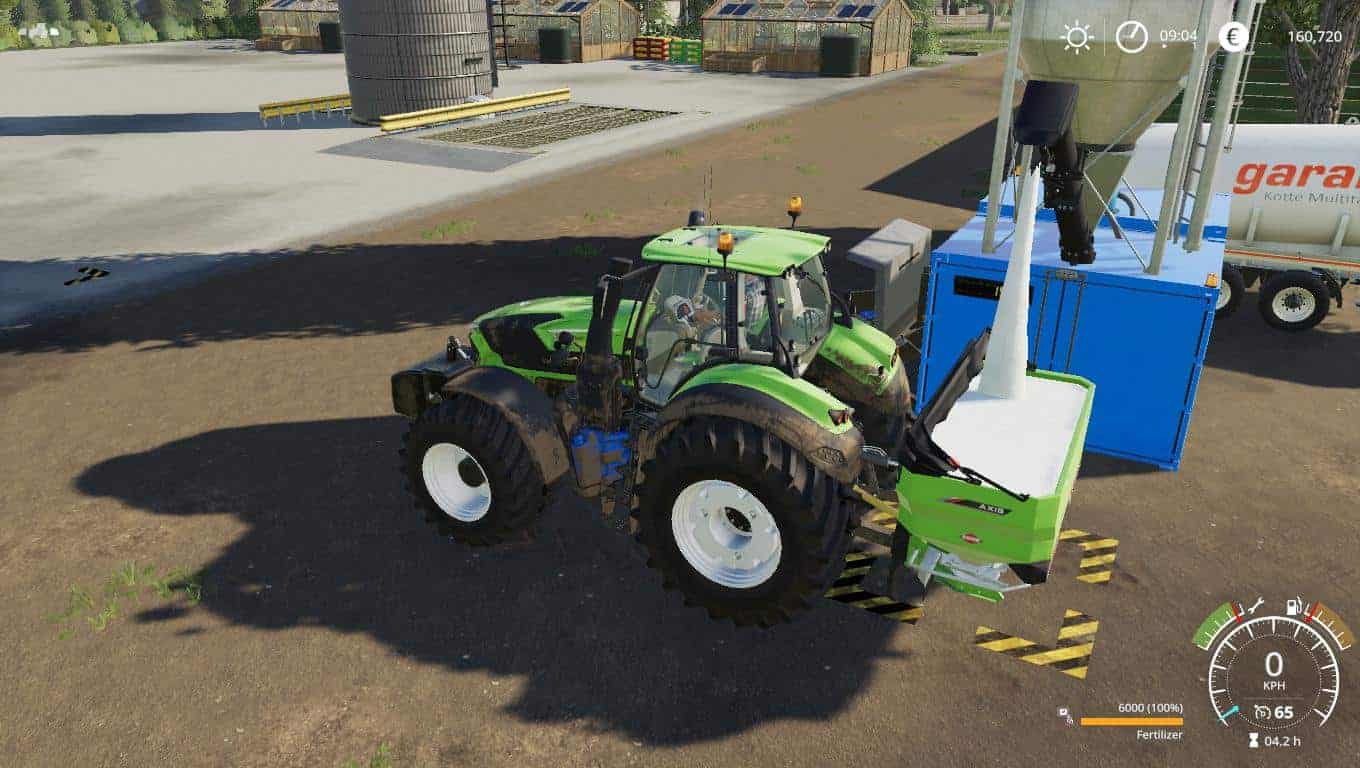This screenshot has width=1360, height=768.
Task: Click the blue cruise marker on the speed gauge
Action: click(1230, 714)
